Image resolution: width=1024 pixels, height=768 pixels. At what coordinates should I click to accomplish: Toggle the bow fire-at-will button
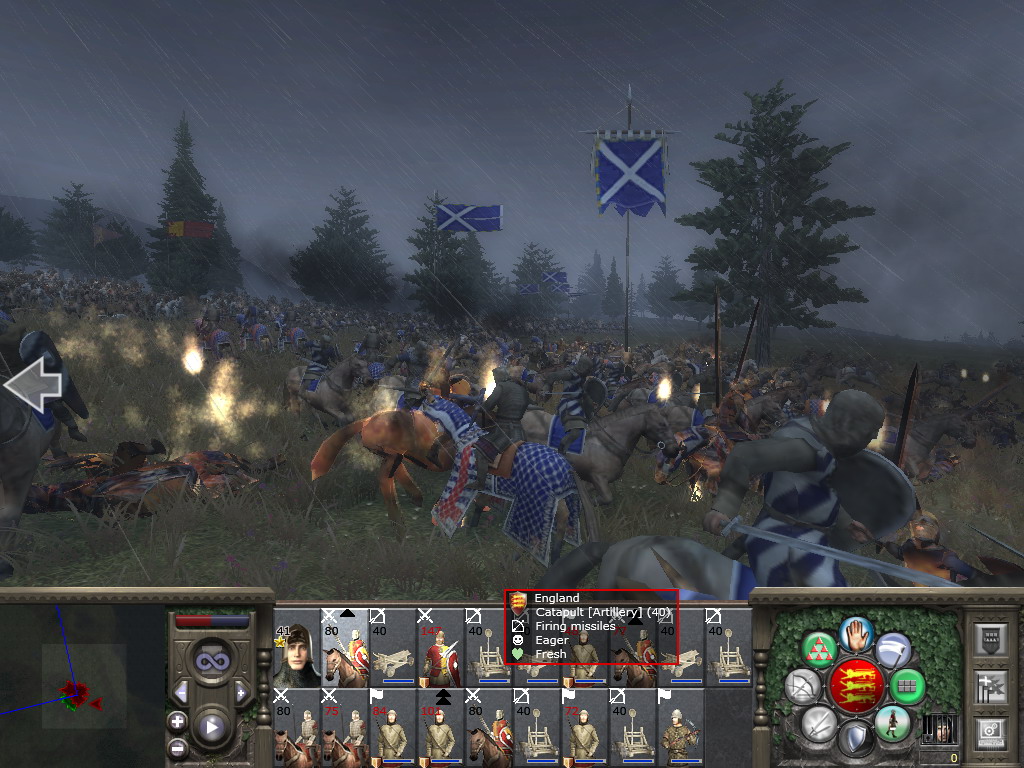pyautogui.click(x=803, y=686)
